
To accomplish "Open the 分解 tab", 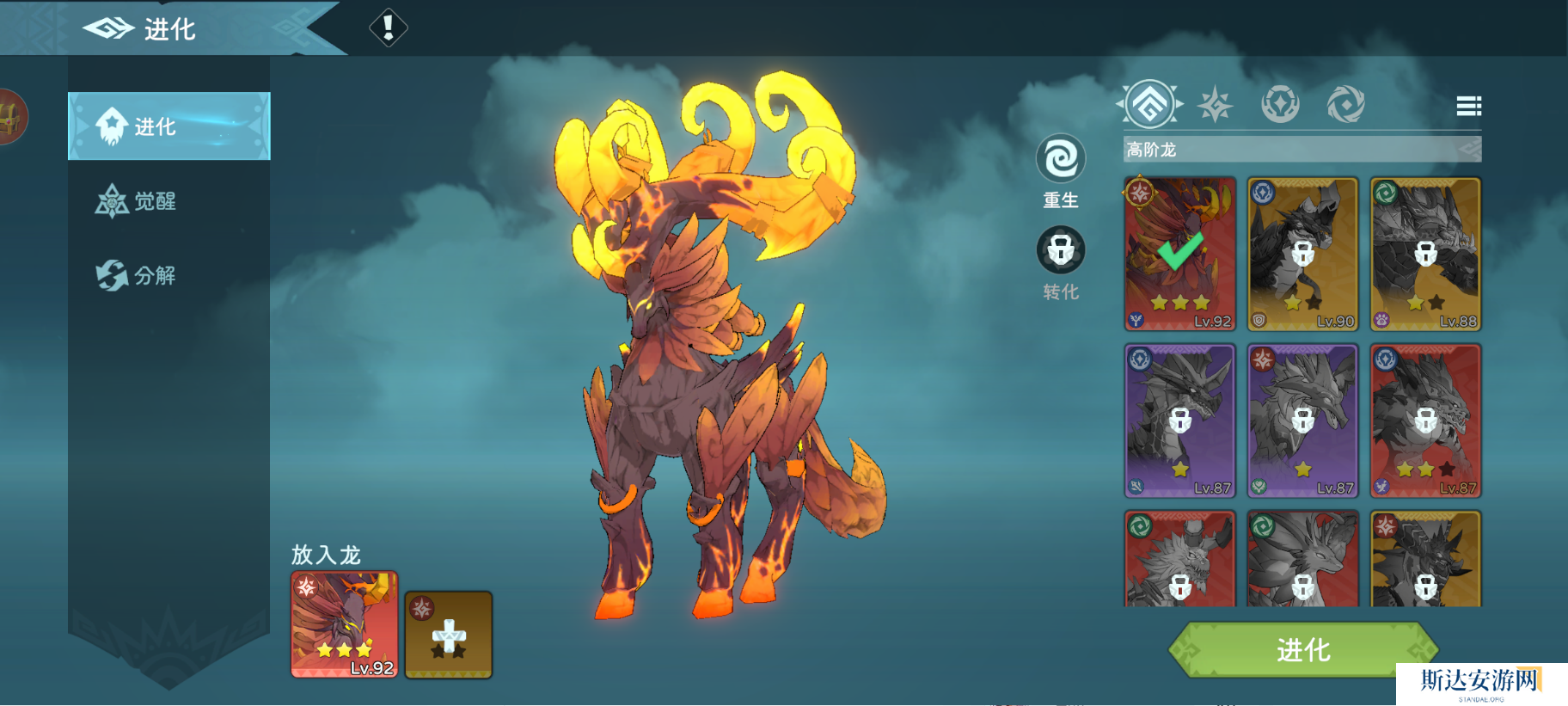I will (x=138, y=275).
